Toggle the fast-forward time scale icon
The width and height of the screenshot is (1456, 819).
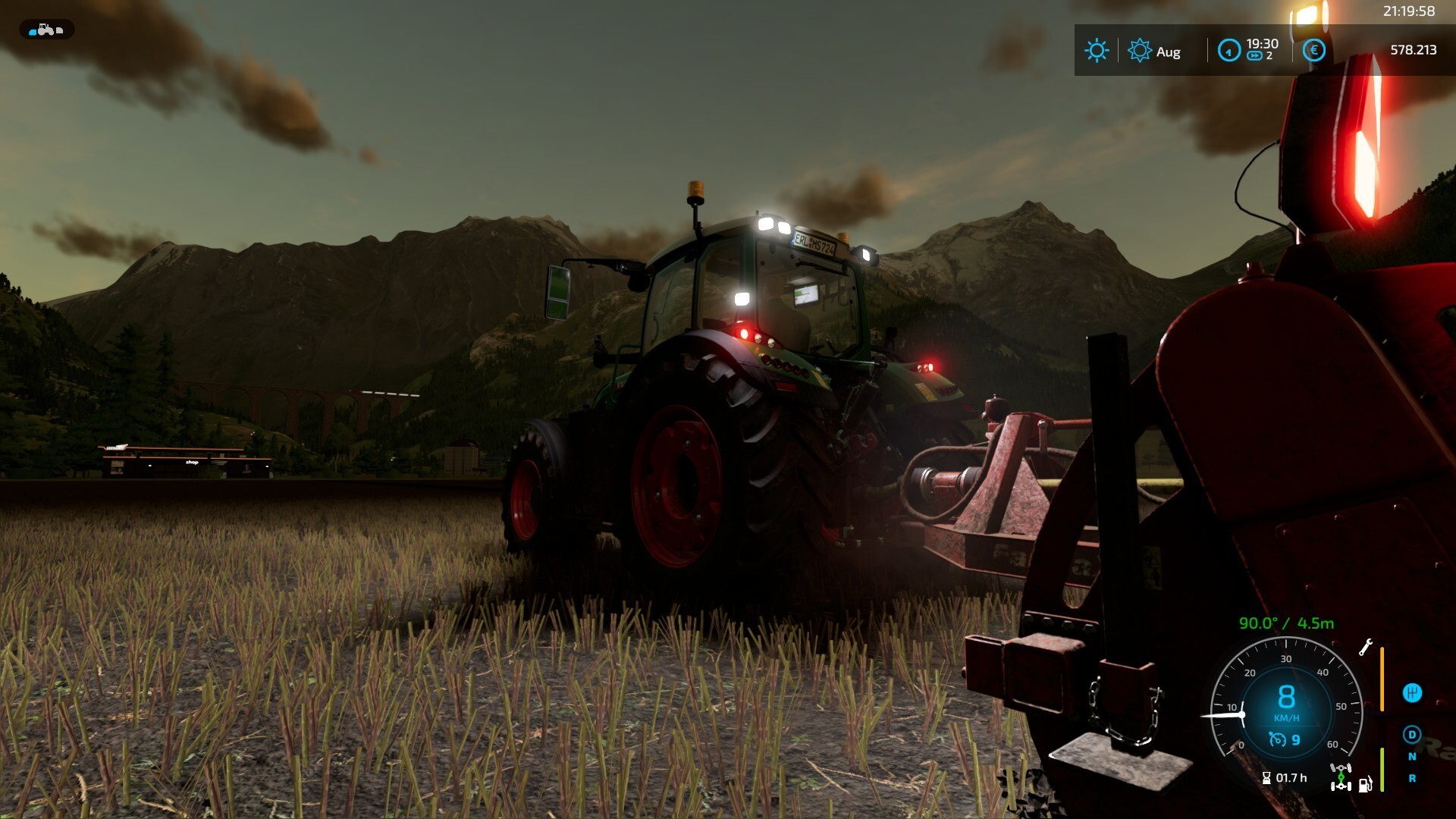pos(1255,56)
